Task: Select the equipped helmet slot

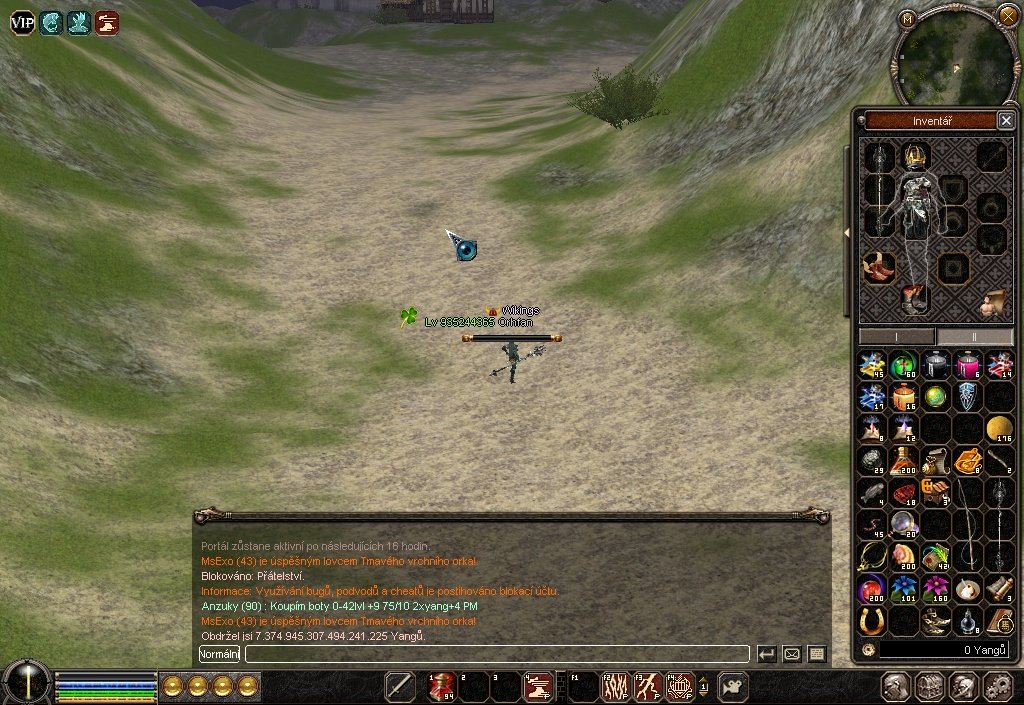Action: point(915,156)
